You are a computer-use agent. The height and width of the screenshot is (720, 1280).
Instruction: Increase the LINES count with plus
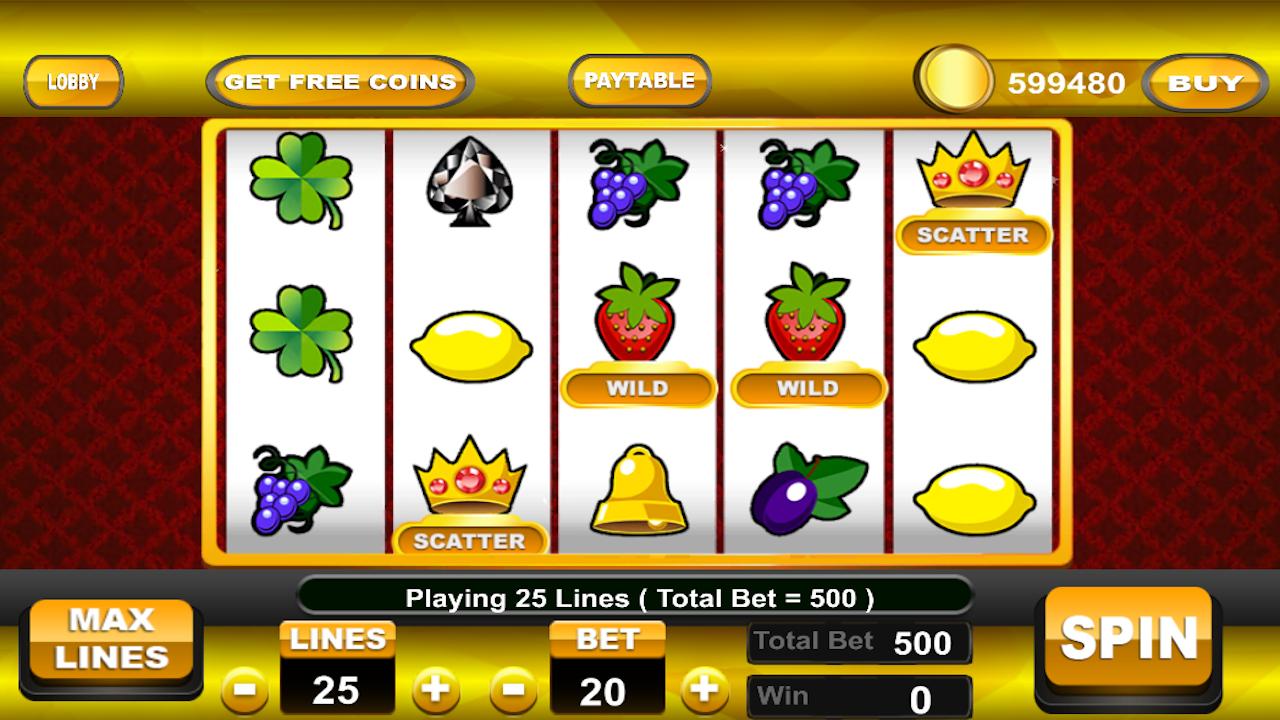pos(435,690)
